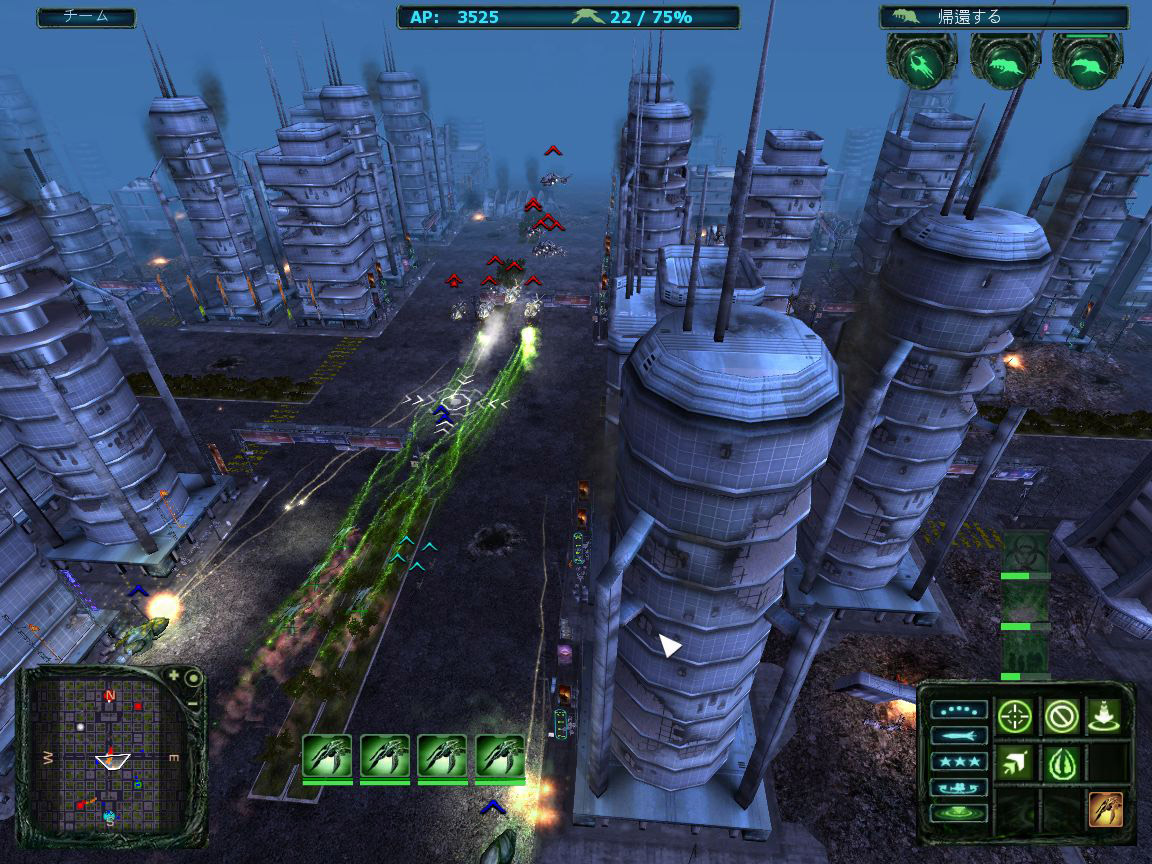Zoom in the minimap with plus button
Image resolution: width=1152 pixels, height=864 pixels.
pos(175,676)
